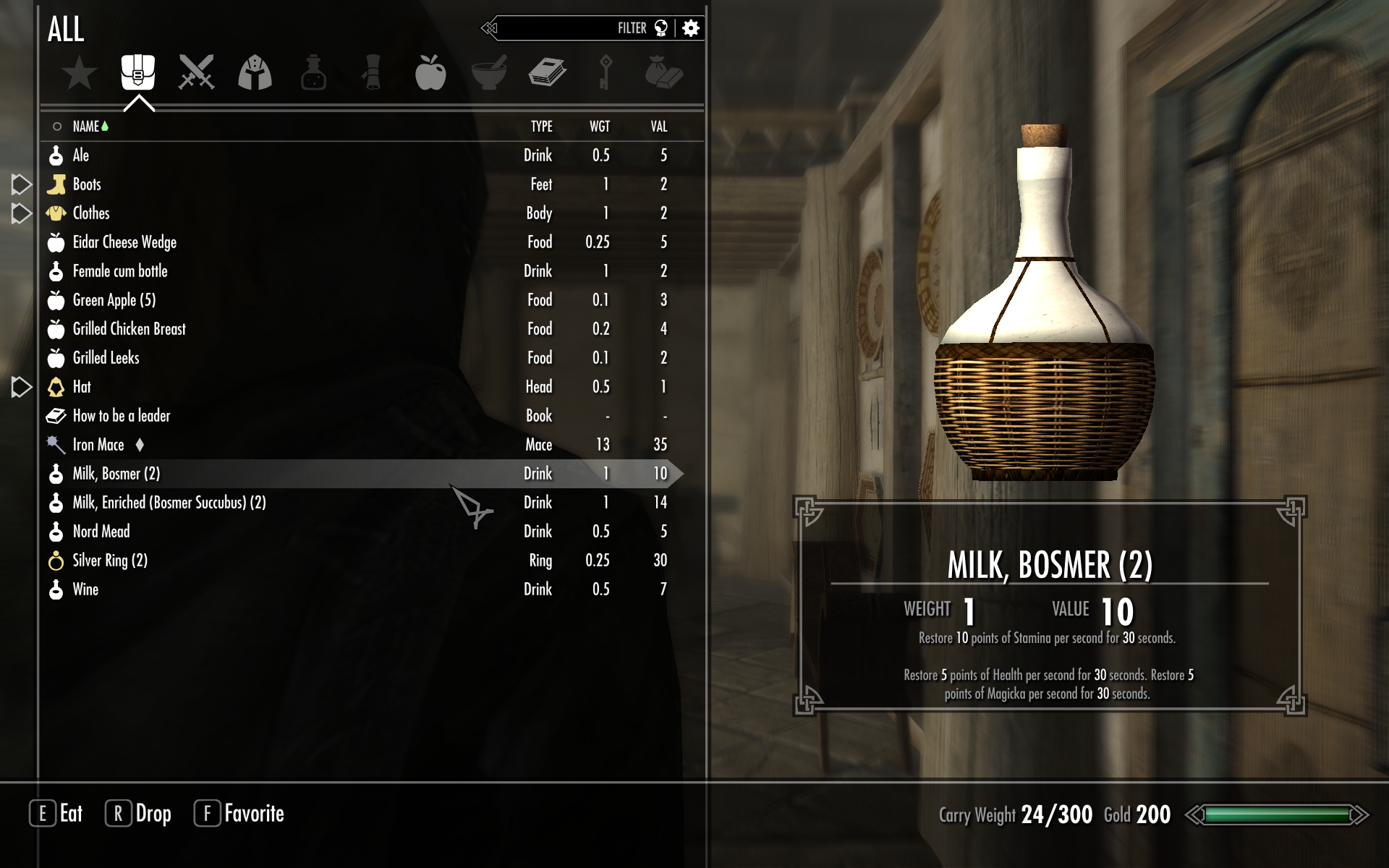Viewport: 1389px width, 868px height.
Task: Select the Ingredients mortar category icon
Action: (x=490, y=72)
